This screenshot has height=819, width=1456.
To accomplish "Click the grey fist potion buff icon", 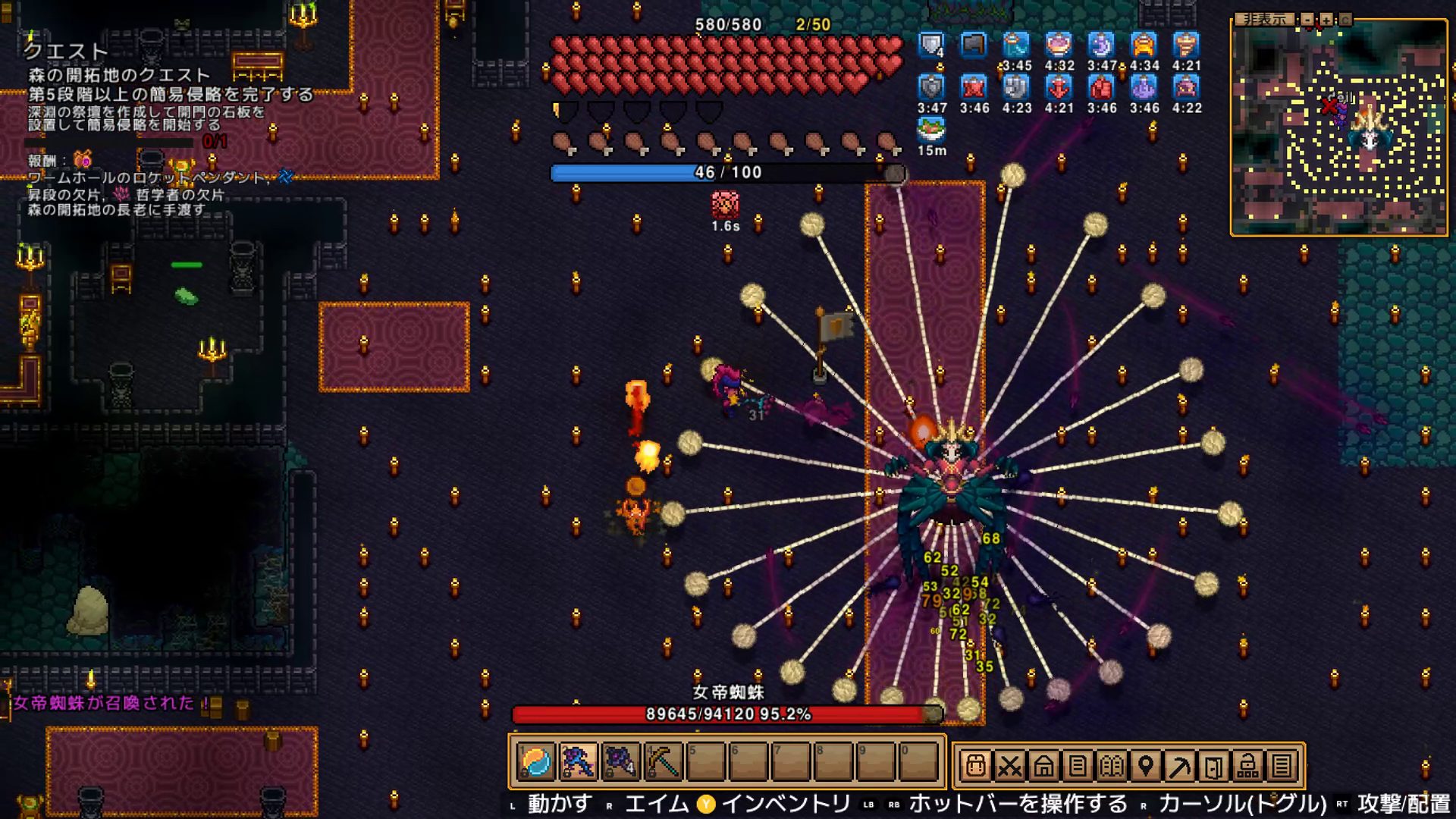I will point(1016,88).
